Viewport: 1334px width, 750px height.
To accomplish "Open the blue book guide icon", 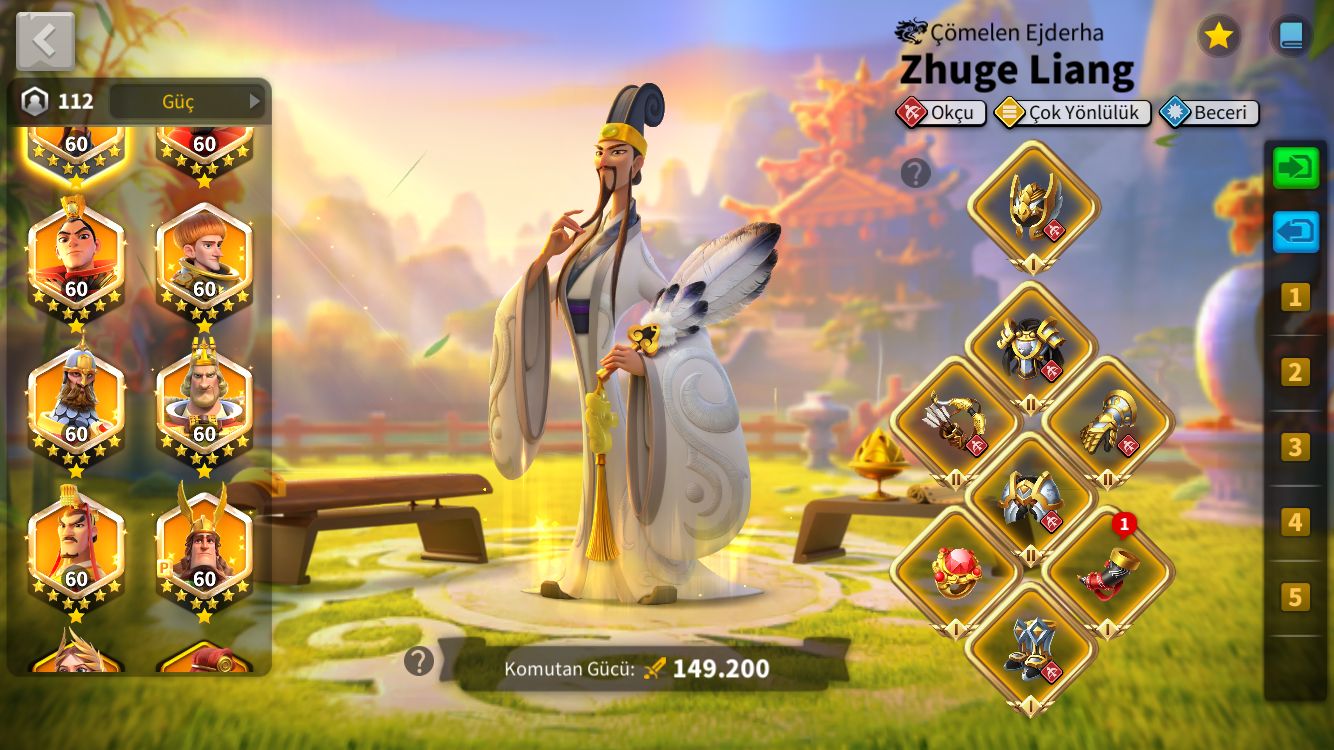I will 1291,36.
